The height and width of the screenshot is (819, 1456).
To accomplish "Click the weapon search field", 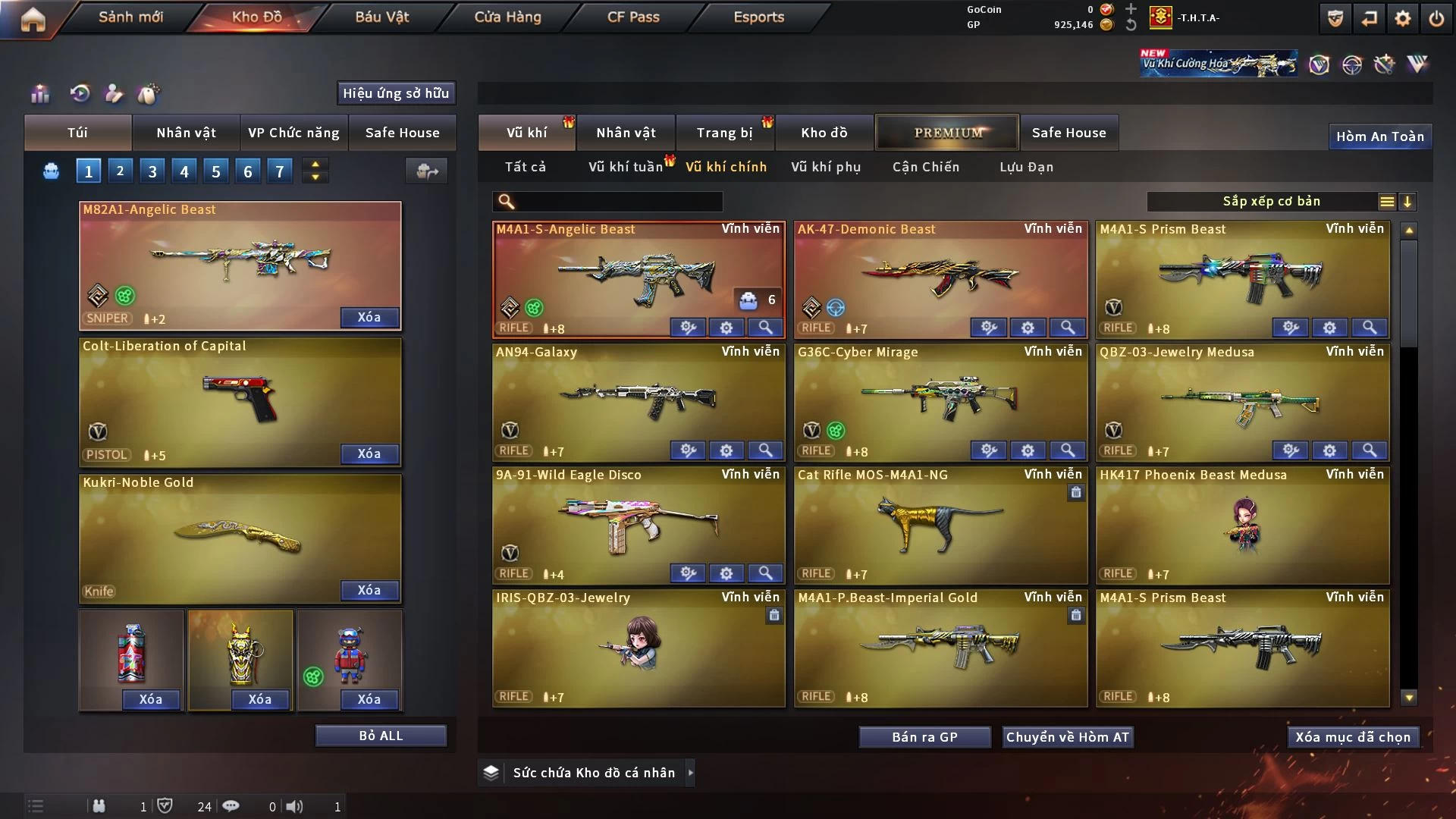I will pos(618,202).
